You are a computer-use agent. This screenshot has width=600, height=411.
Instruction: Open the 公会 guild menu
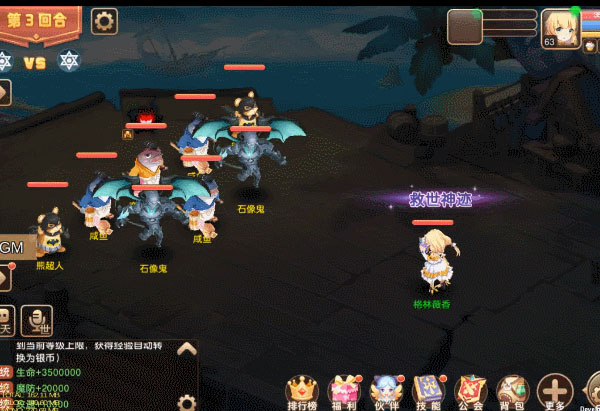[471, 392]
